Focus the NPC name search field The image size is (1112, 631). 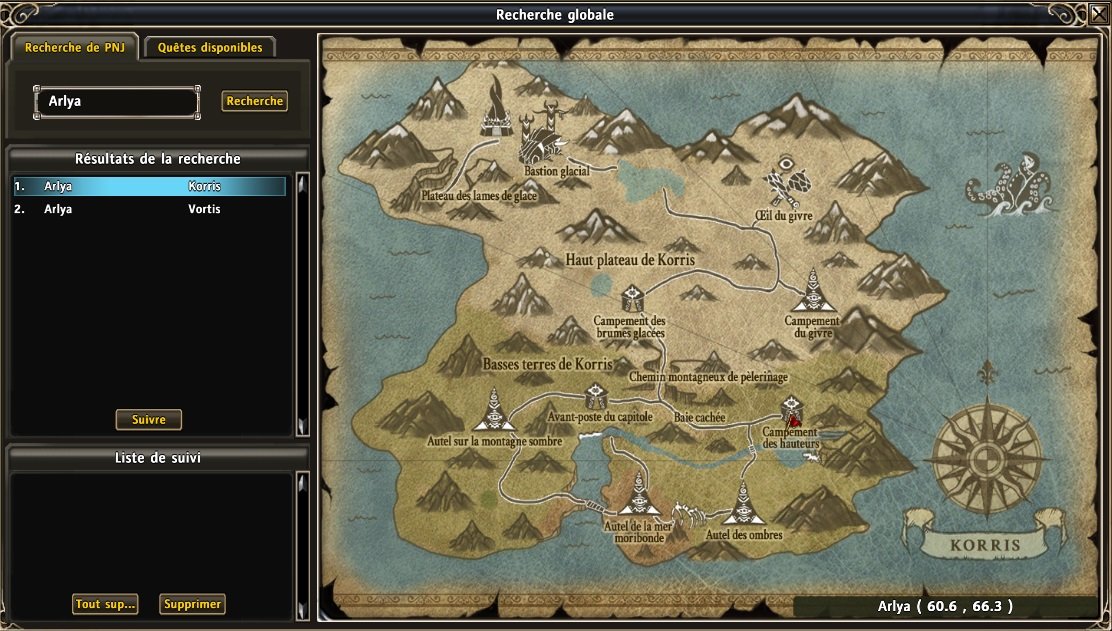tap(116, 101)
